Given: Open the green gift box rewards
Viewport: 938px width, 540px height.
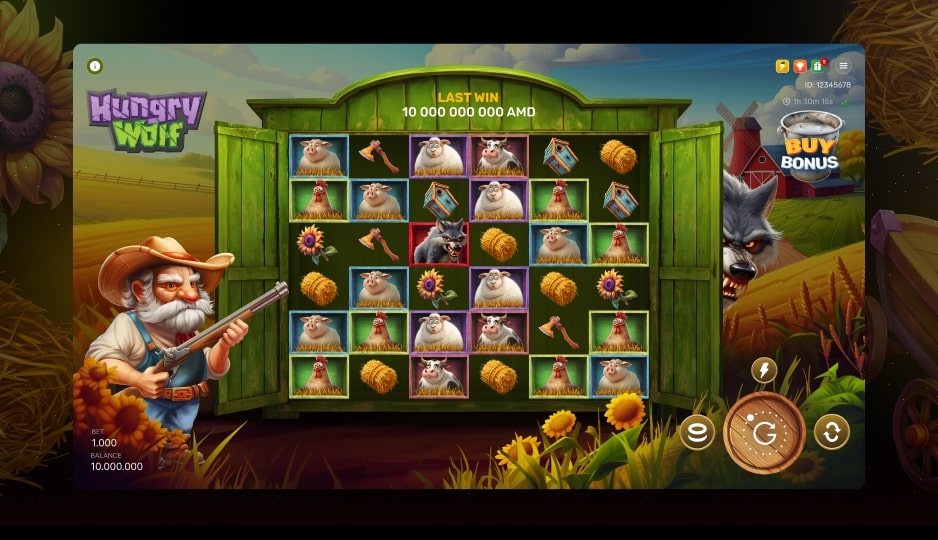Looking at the screenshot, I should pos(817,66).
